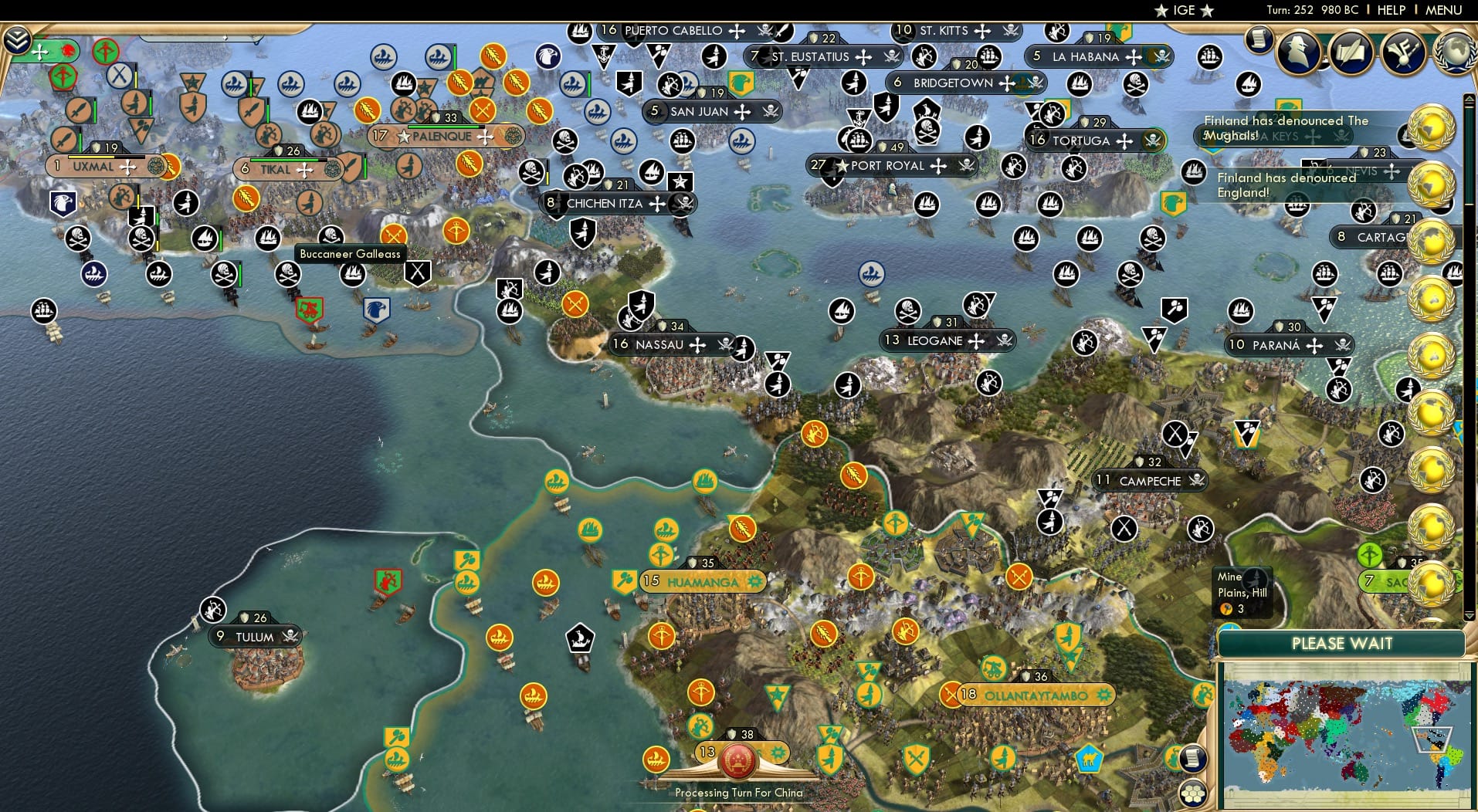Toggle Strategic View with the hexagon icon
The image size is (1478, 812).
(x=1194, y=792)
